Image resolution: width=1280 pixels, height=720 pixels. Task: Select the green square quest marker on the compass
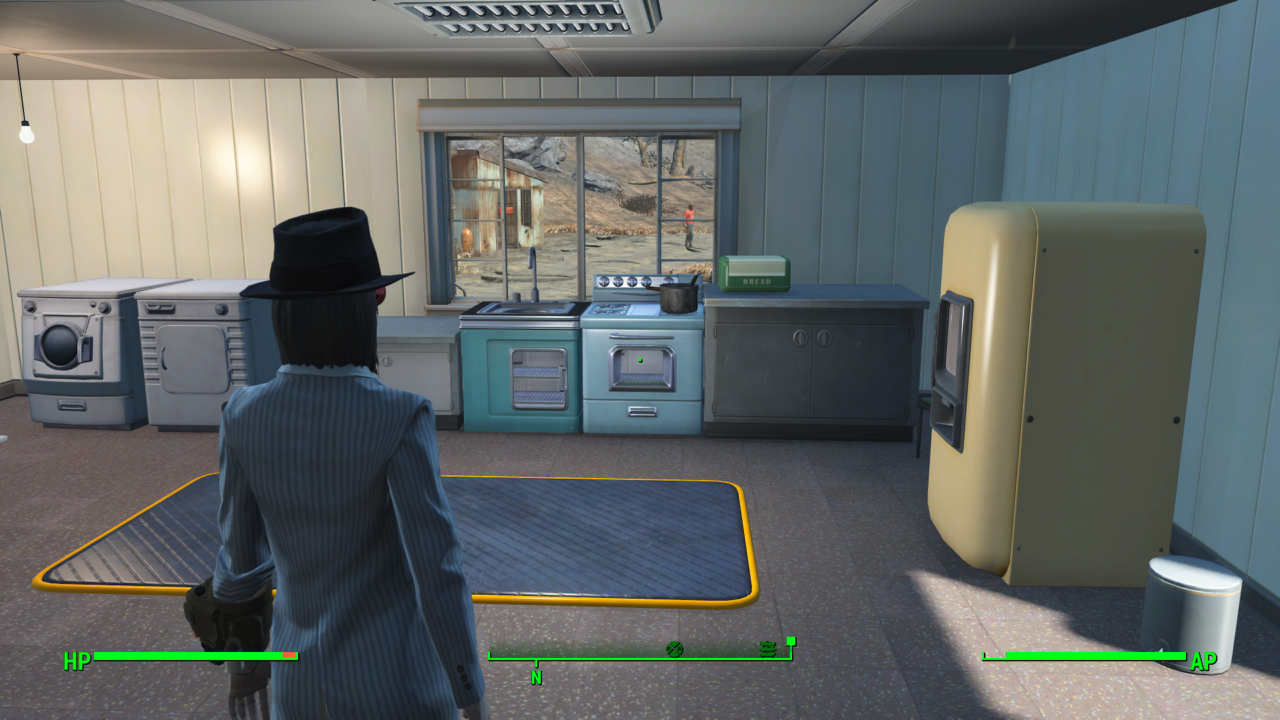click(x=790, y=641)
